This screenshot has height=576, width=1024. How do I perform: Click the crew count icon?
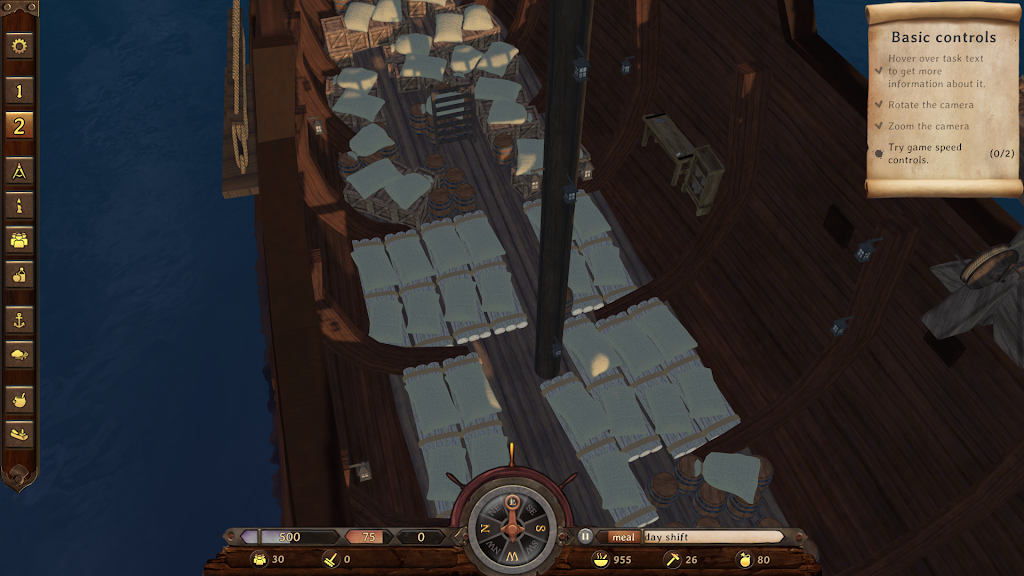point(259,560)
